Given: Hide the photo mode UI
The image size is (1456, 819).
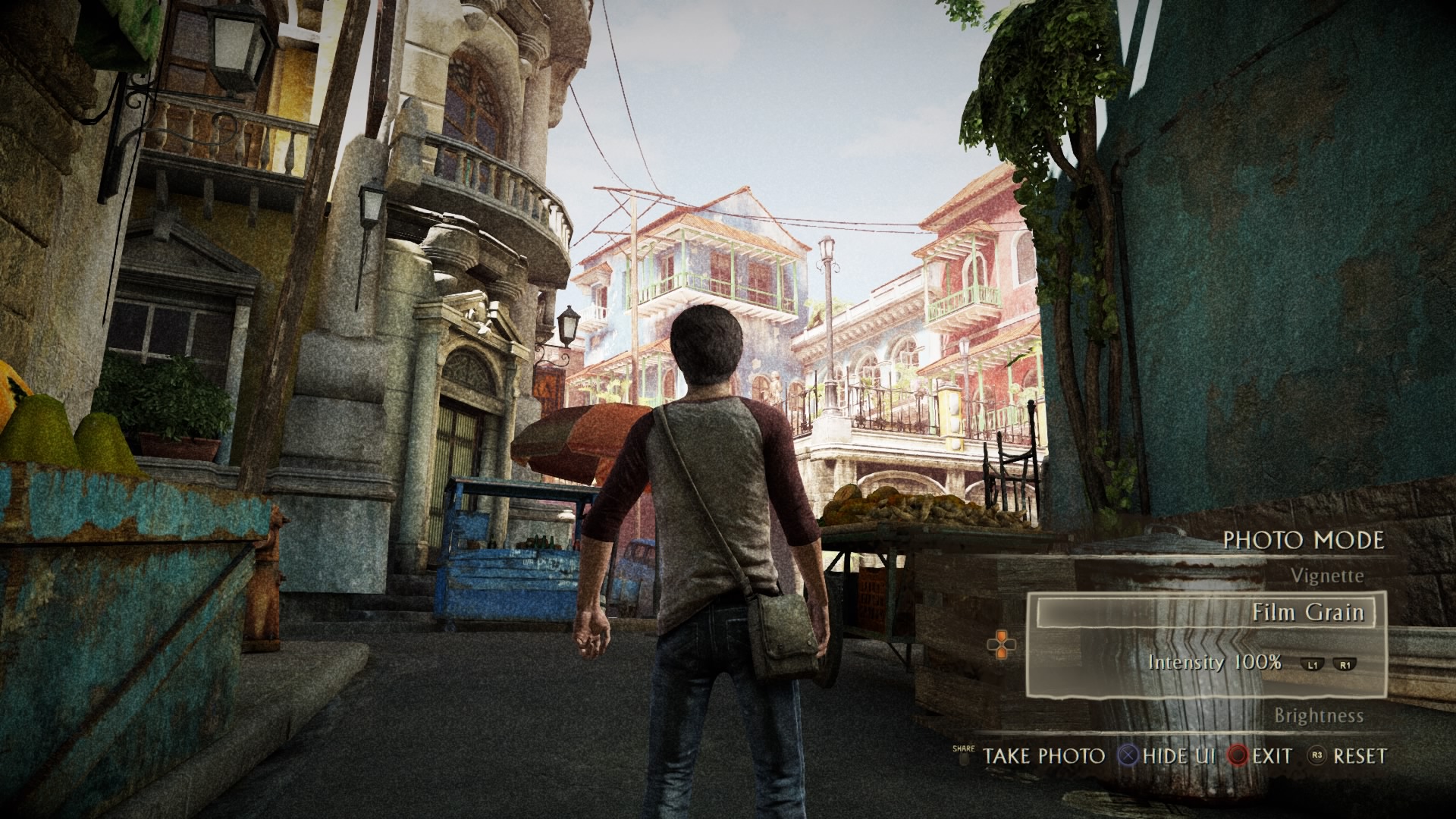Looking at the screenshot, I should (1178, 756).
